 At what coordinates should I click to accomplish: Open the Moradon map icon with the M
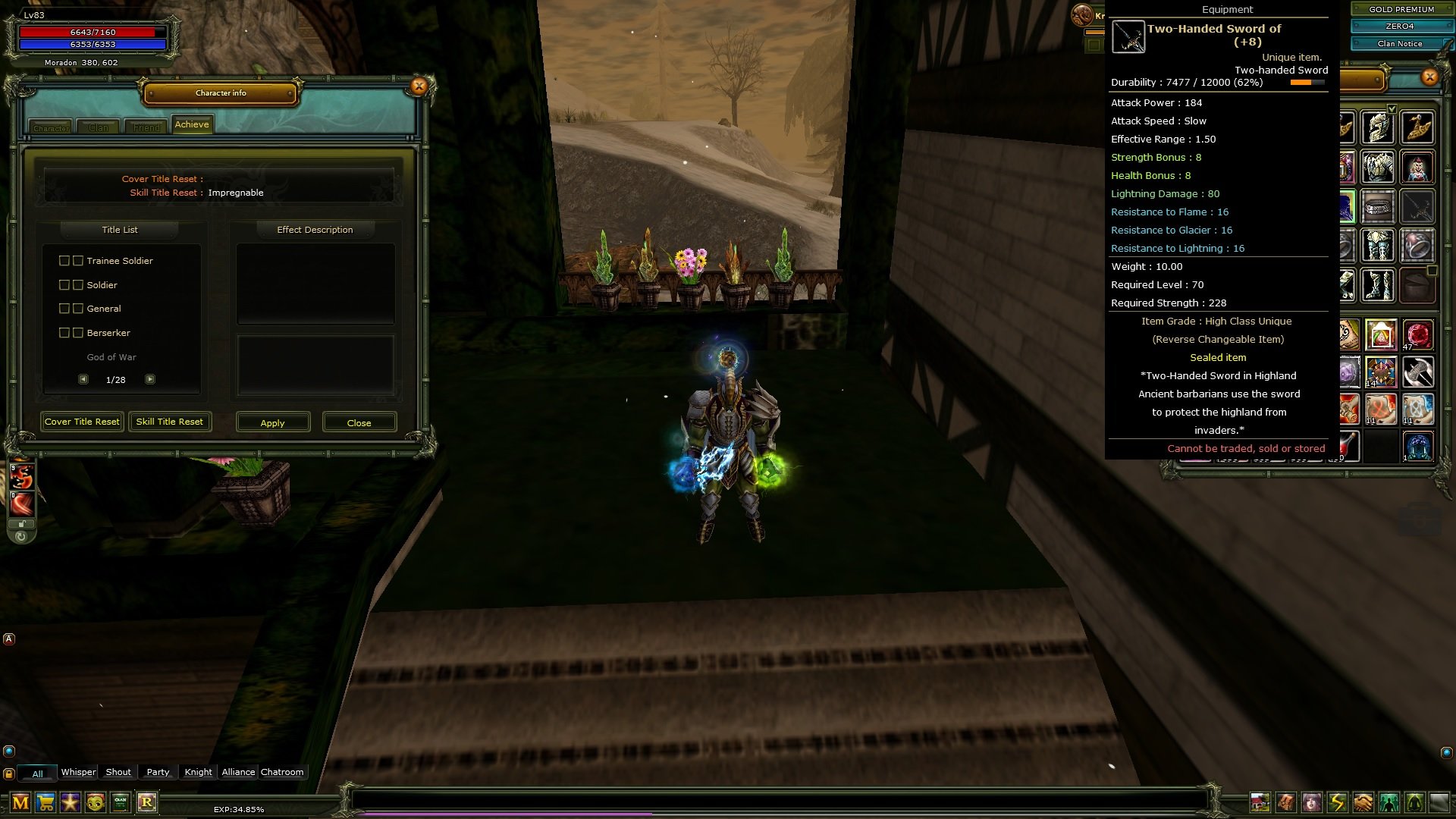20,802
